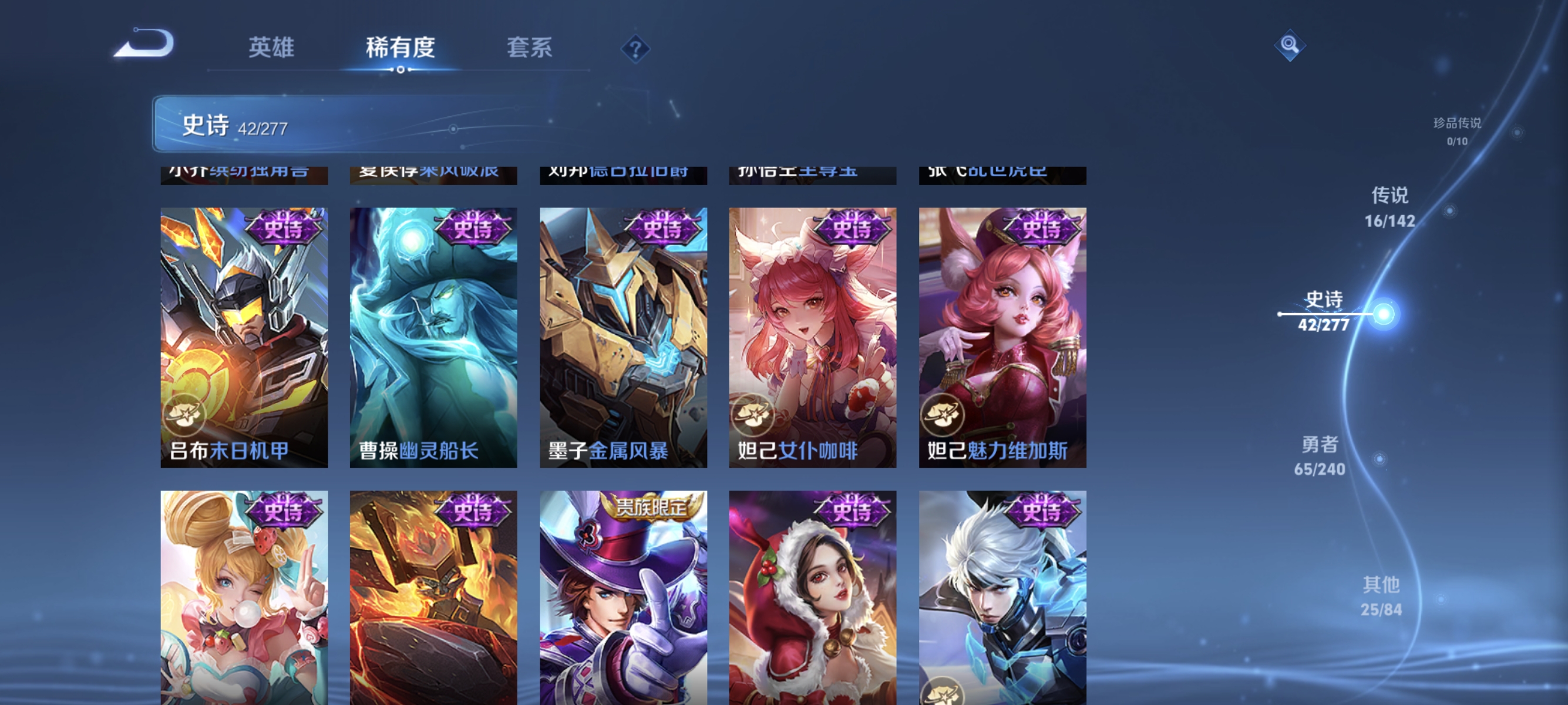Screen dimensions: 1568x705
Task: Select the 墨子金属风暴 skin thumbnail
Action: 623,335
